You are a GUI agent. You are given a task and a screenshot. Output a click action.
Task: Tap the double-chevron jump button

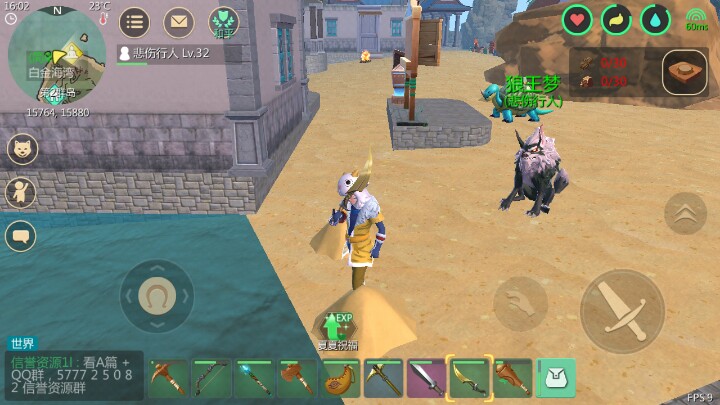685,213
